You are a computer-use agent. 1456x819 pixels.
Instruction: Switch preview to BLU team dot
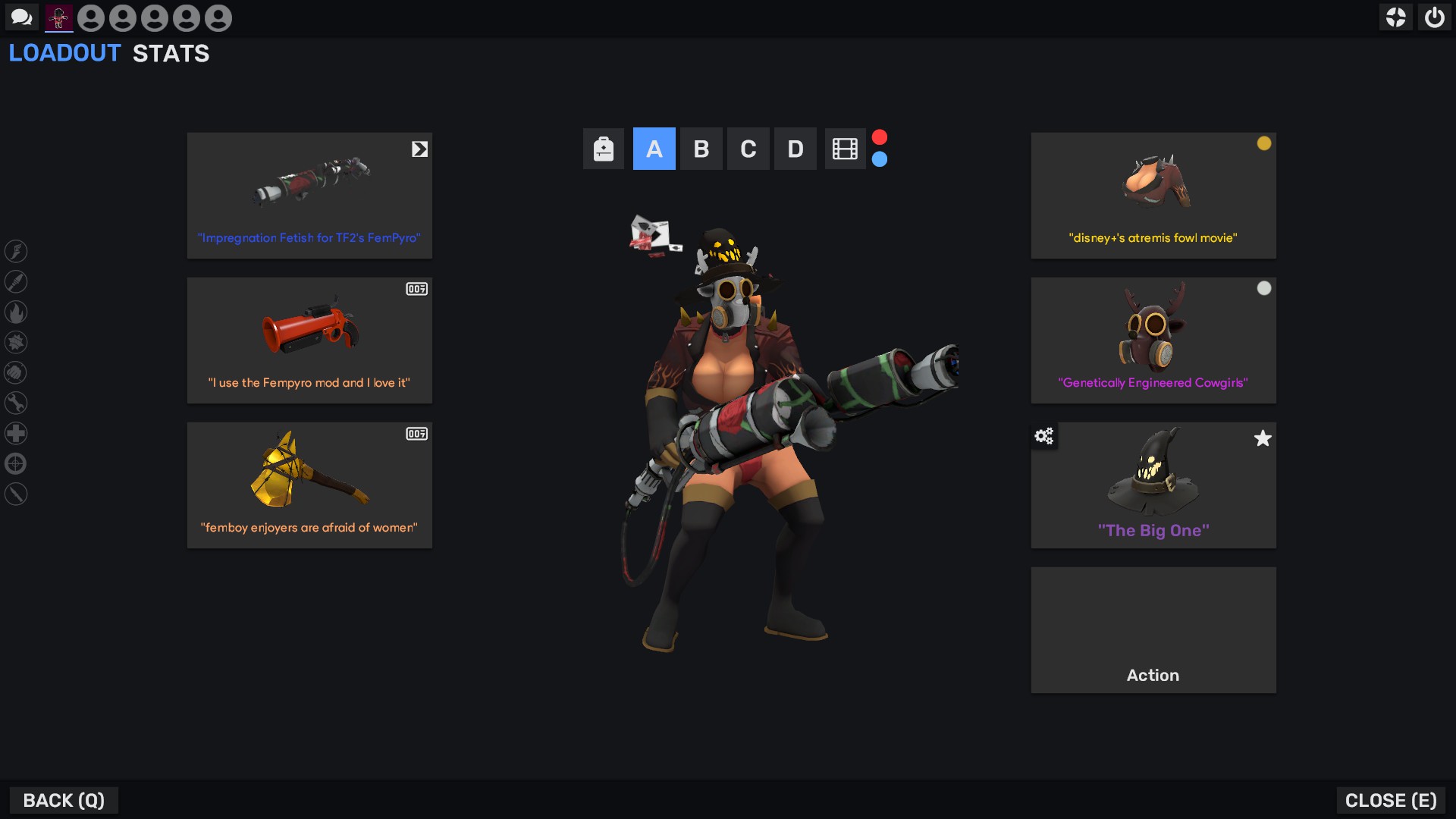880,160
